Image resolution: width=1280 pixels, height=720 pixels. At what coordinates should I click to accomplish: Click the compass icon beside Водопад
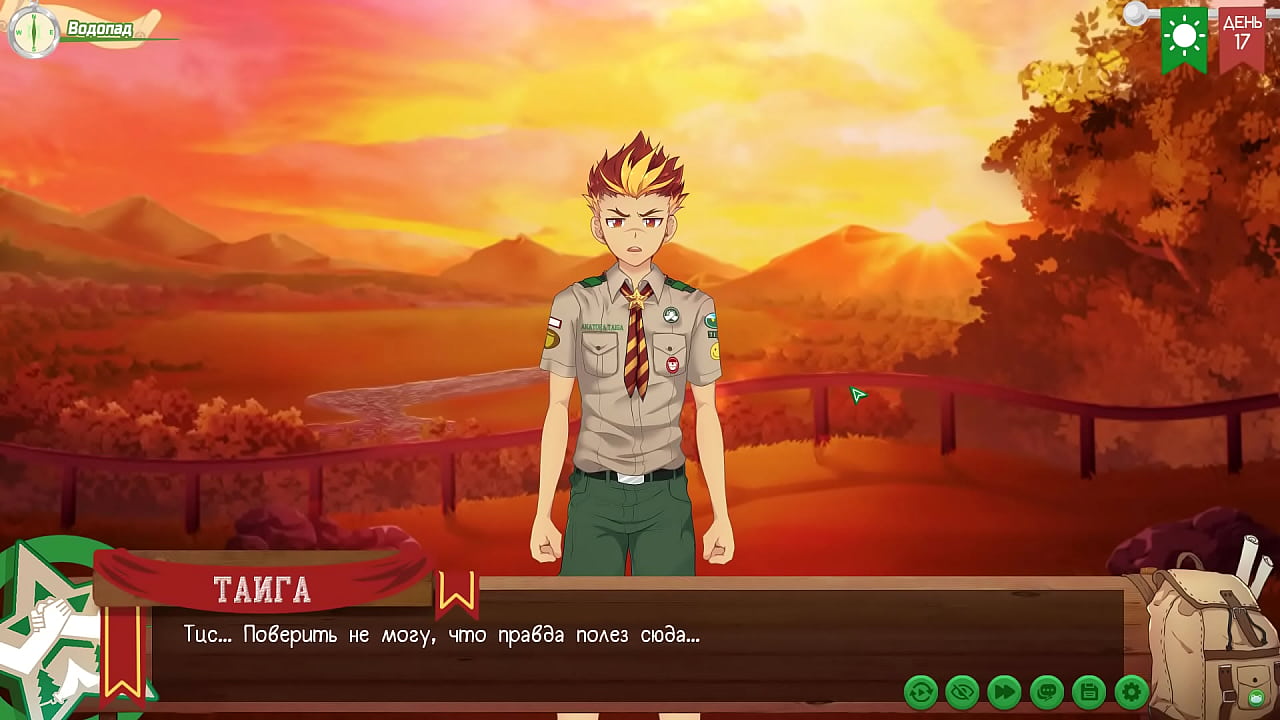point(33,30)
